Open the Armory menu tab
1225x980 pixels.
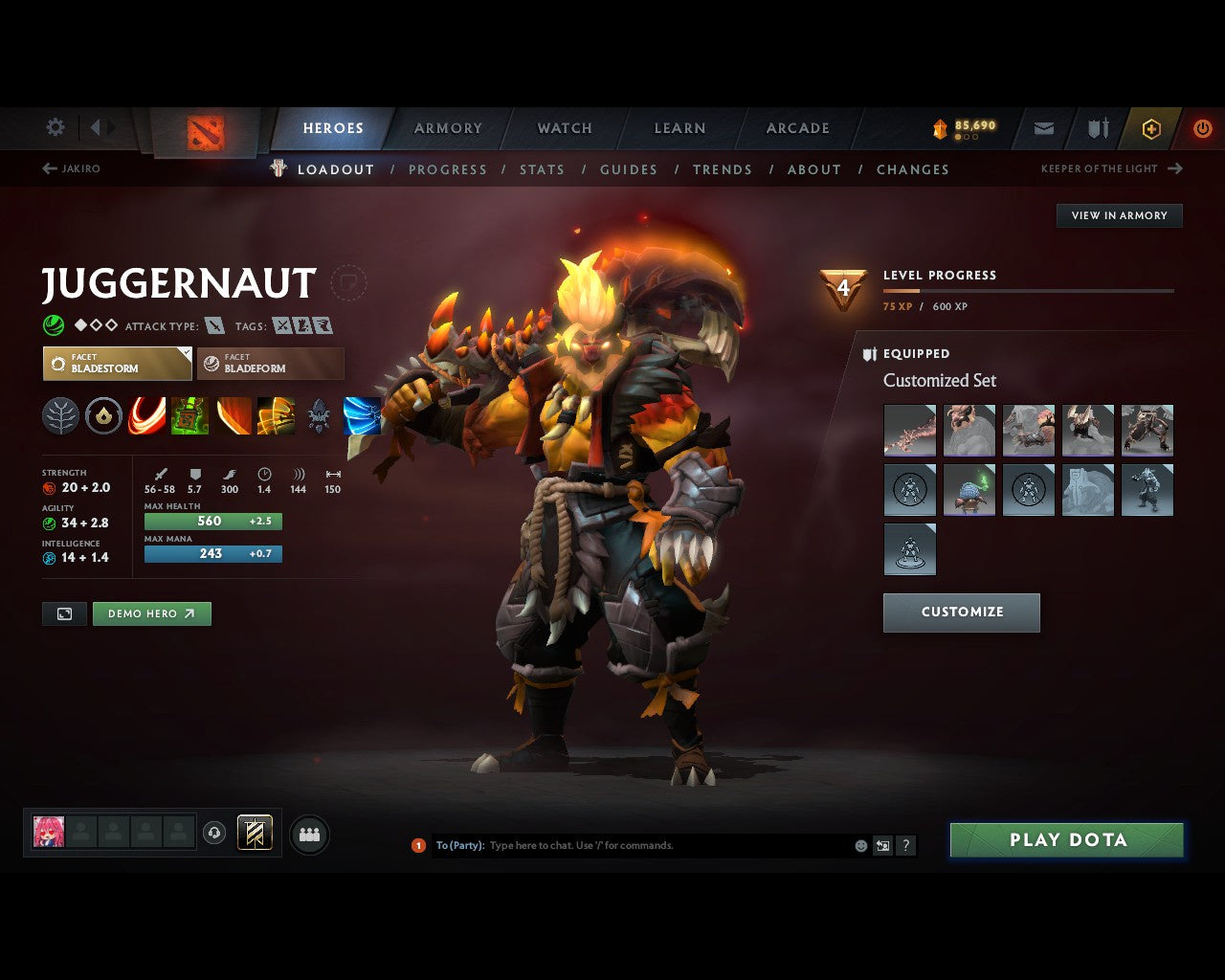click(447, 127)
